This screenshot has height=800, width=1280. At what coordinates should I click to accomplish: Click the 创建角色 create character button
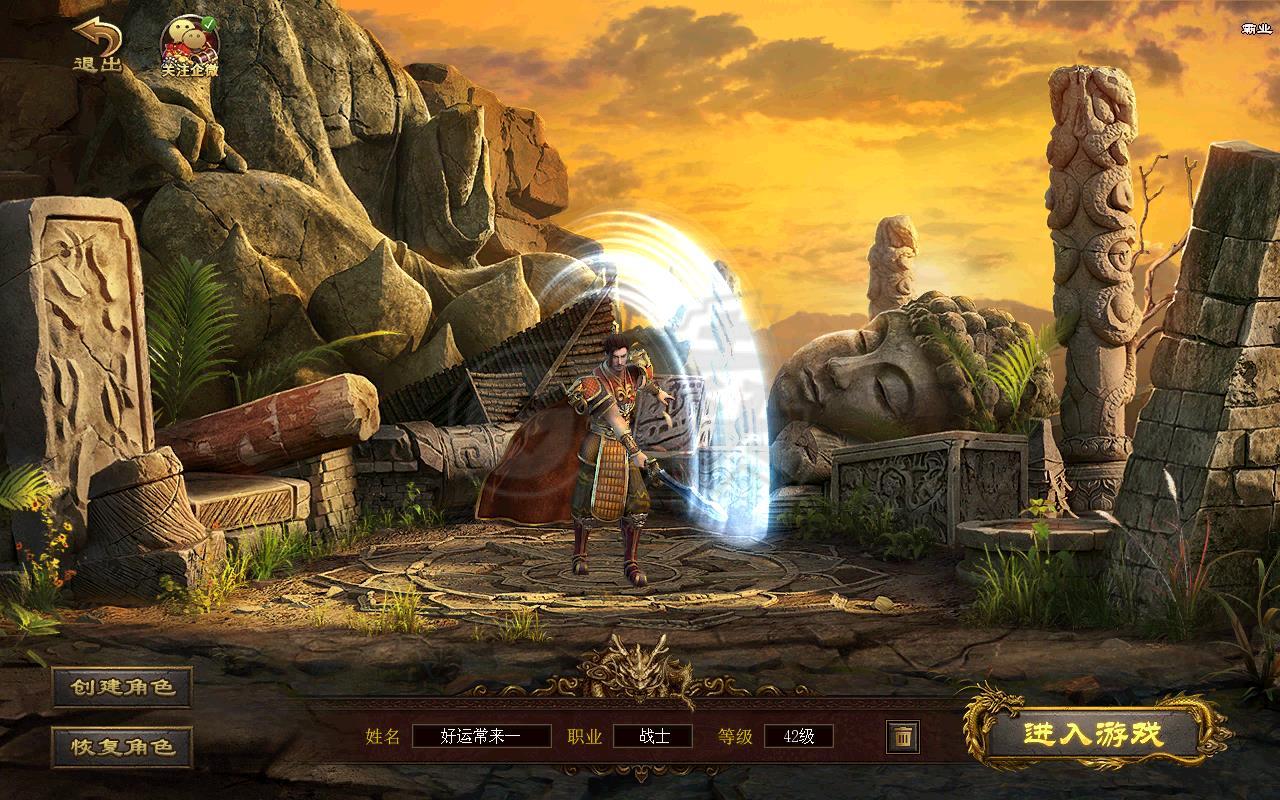click(x=122, y=687)
